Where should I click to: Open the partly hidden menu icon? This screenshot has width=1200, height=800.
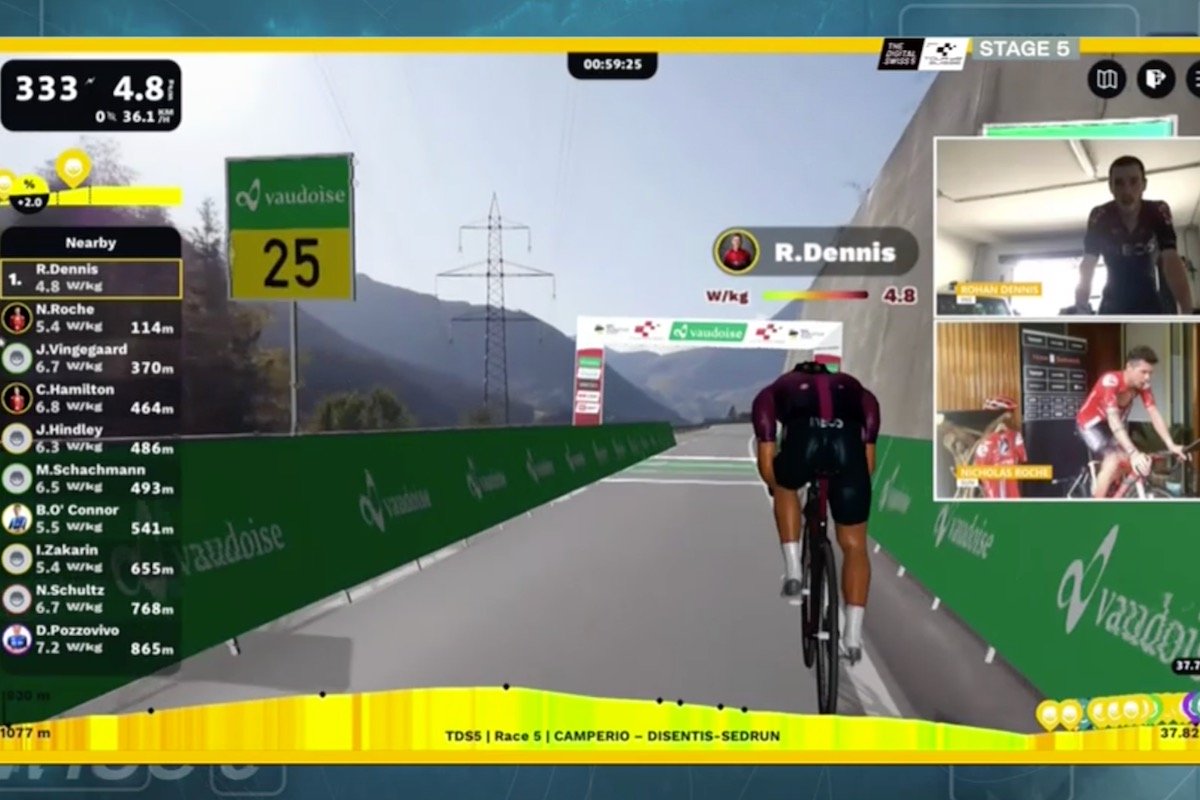(x=1193, y=79)
